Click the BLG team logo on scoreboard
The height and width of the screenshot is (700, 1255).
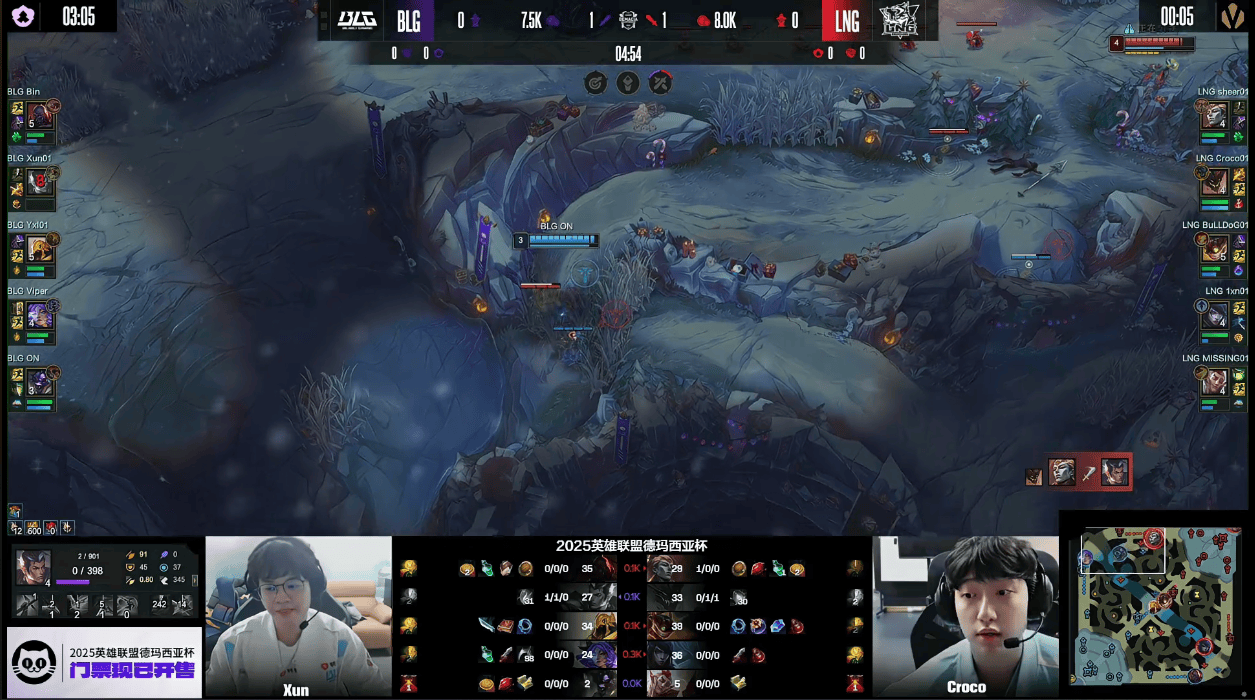(356, 20)
